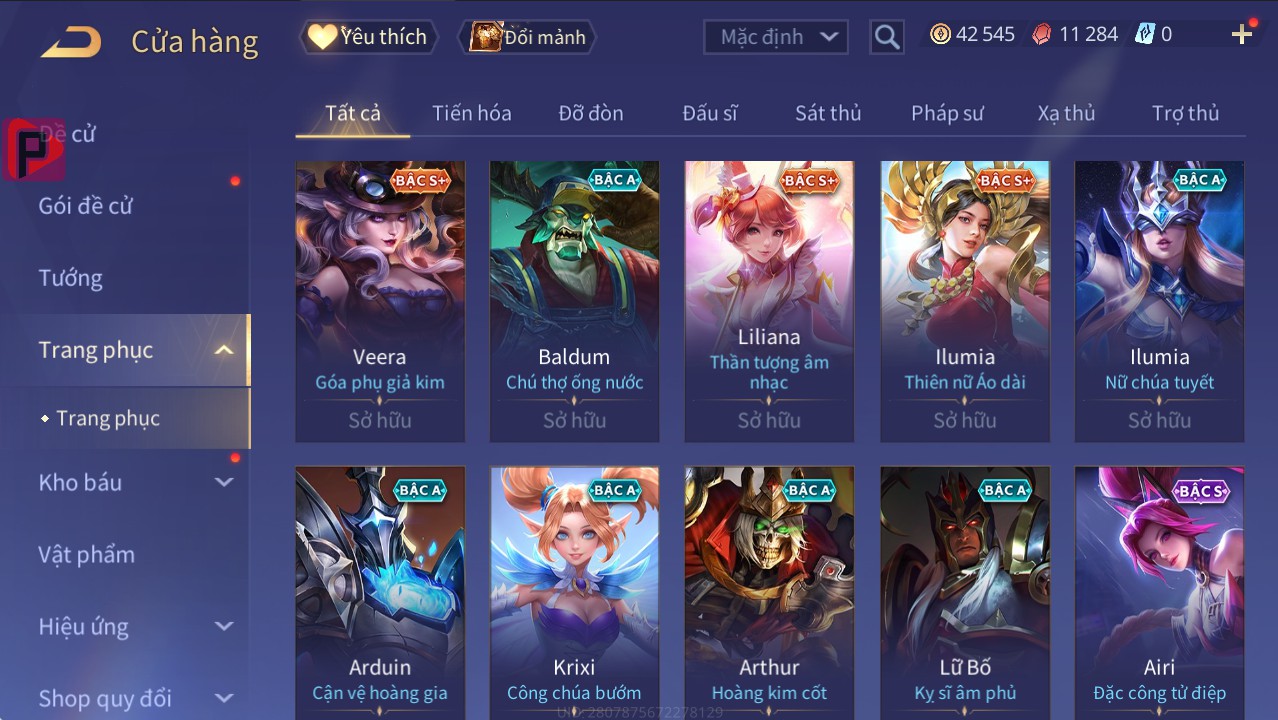Select the Đấu sĩ category tab
The height and width of the screenshot is (720, 1278).
pos(710,113)
